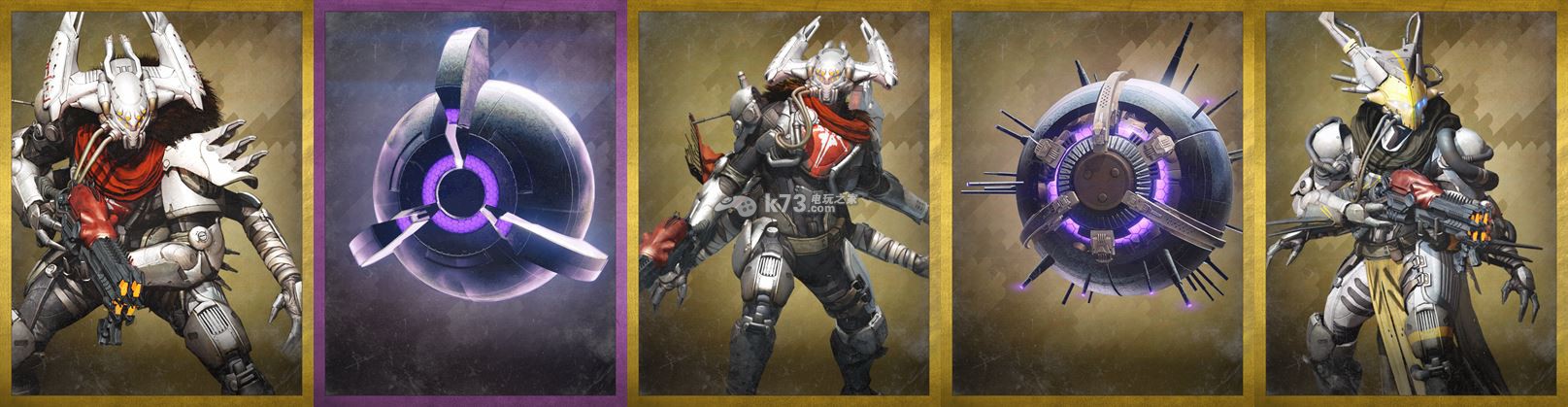Choose the purple-bordered Servitor card

point(470,204)
